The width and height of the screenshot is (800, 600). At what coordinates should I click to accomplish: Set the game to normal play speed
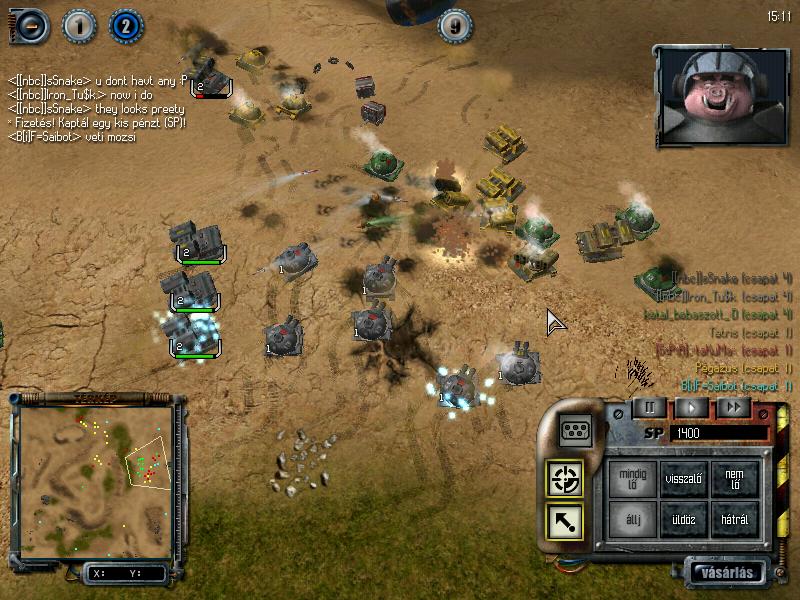click(x=691, y=408)
